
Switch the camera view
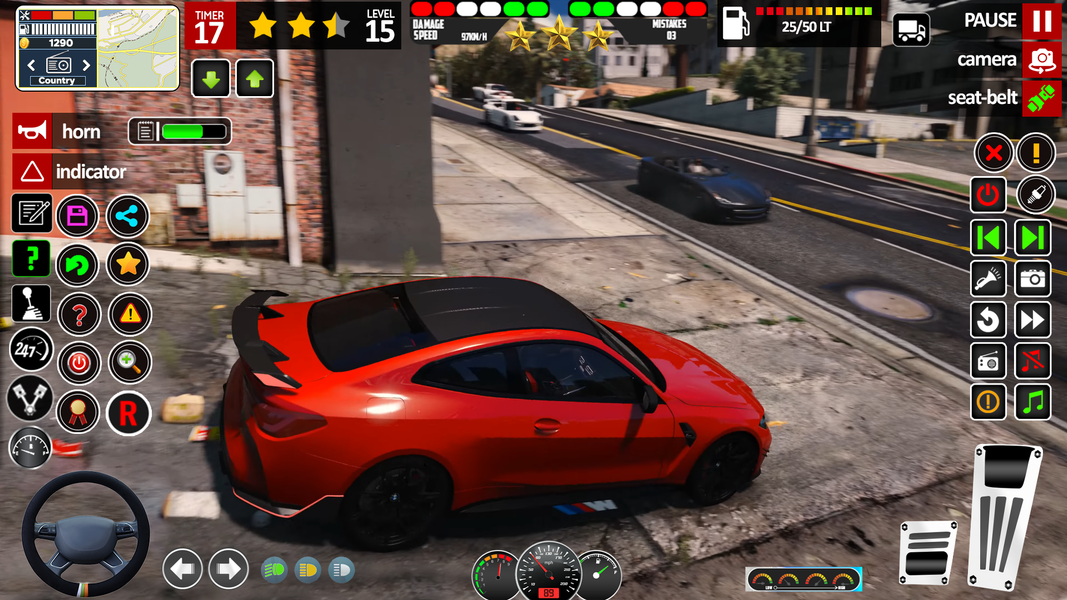(1041, 60)
